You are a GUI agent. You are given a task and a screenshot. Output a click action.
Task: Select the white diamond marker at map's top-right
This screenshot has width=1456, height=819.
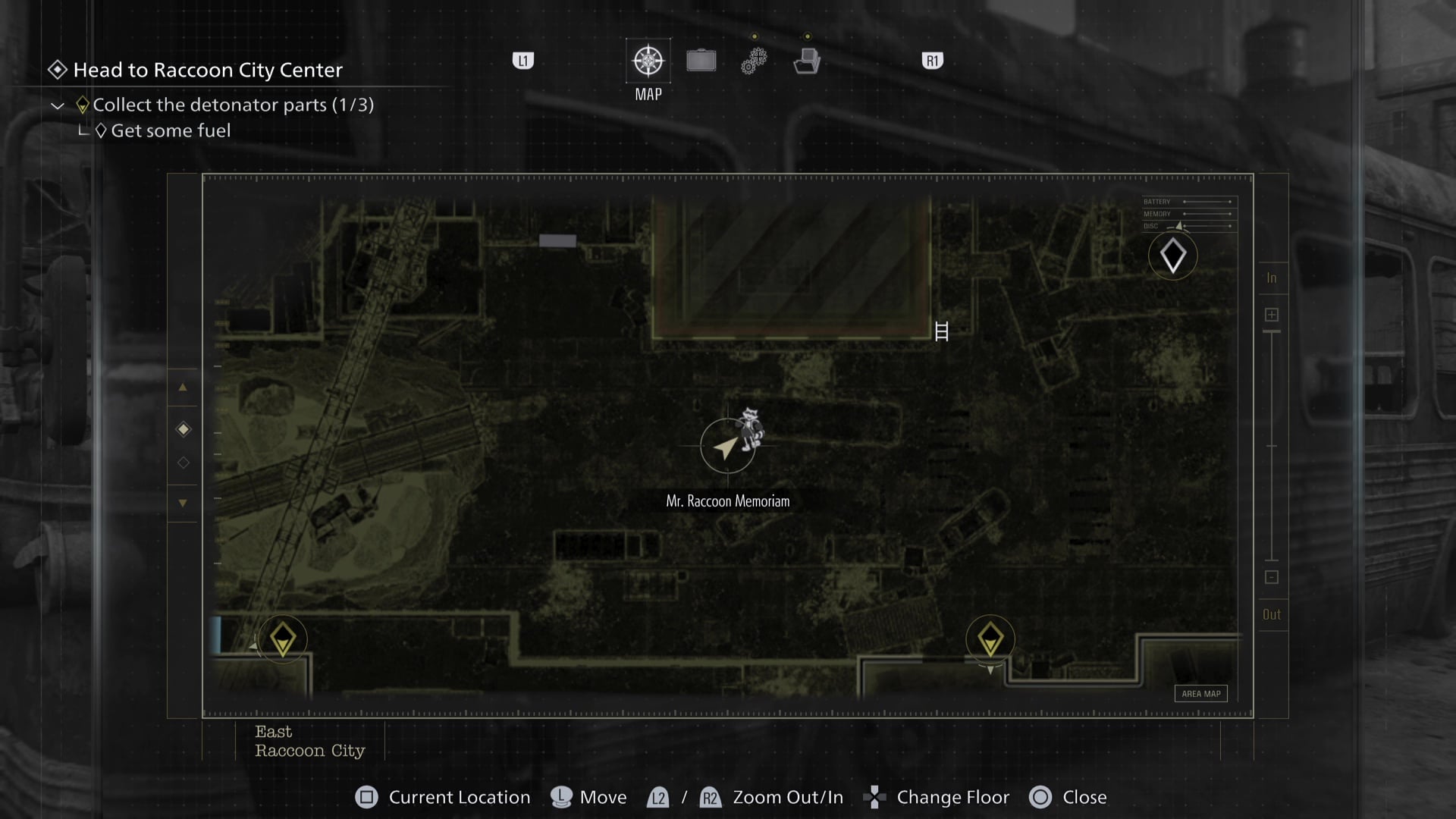point(1172,256)
